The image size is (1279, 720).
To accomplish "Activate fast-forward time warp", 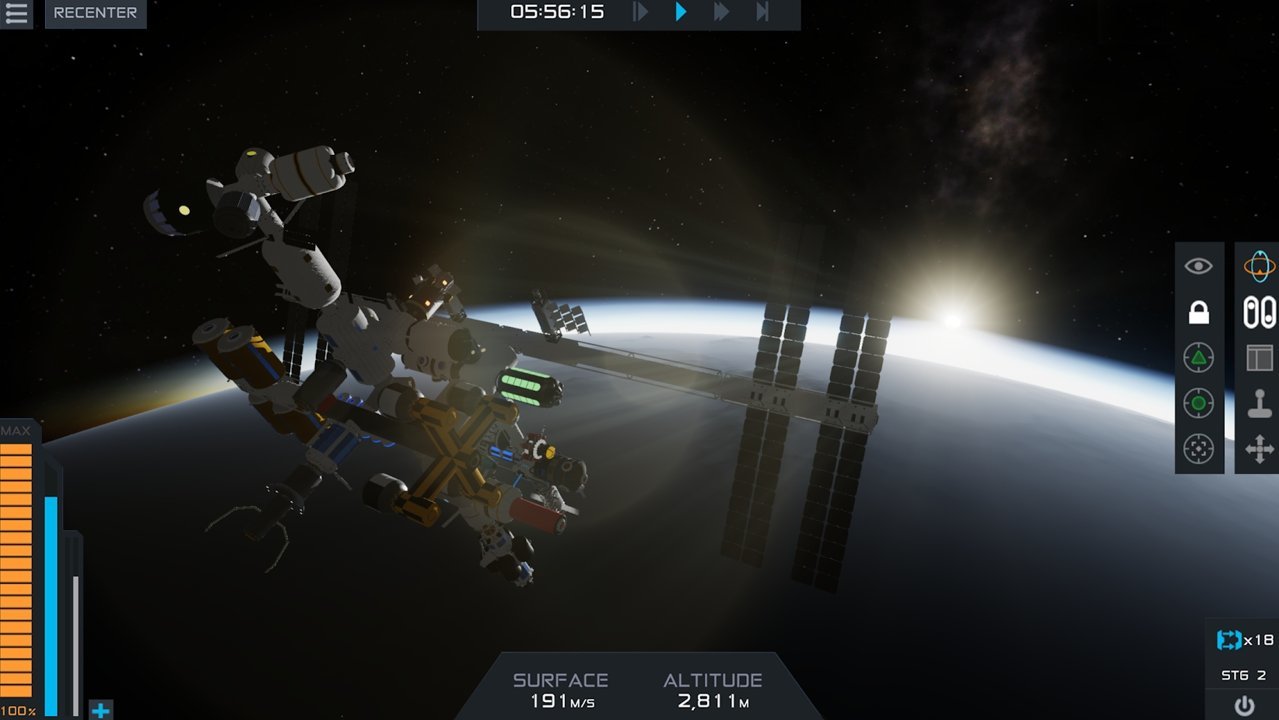I will [x=721, y=12].
